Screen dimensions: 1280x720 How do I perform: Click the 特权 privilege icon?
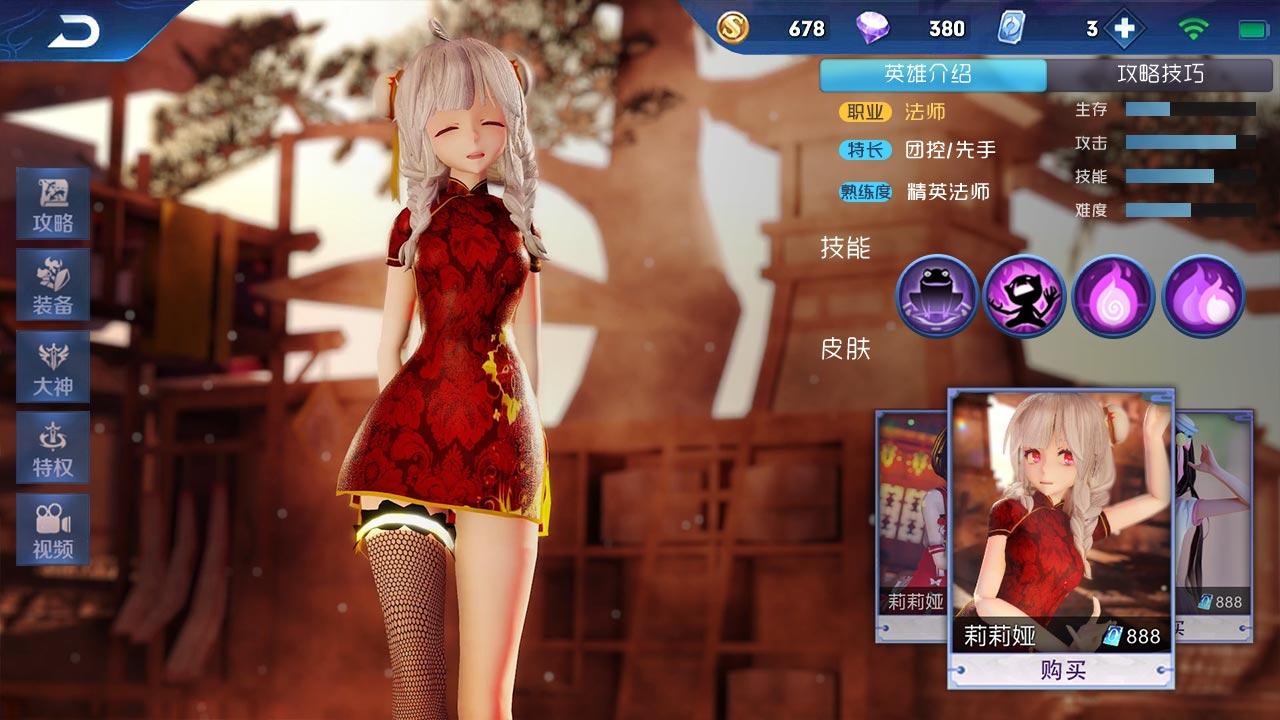click(x=52, y=447)
